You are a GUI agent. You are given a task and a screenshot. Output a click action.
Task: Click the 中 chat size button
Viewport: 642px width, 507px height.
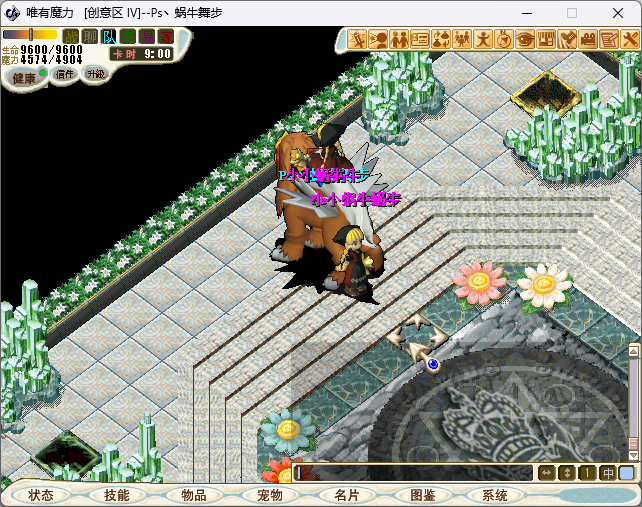pos(607,473)
